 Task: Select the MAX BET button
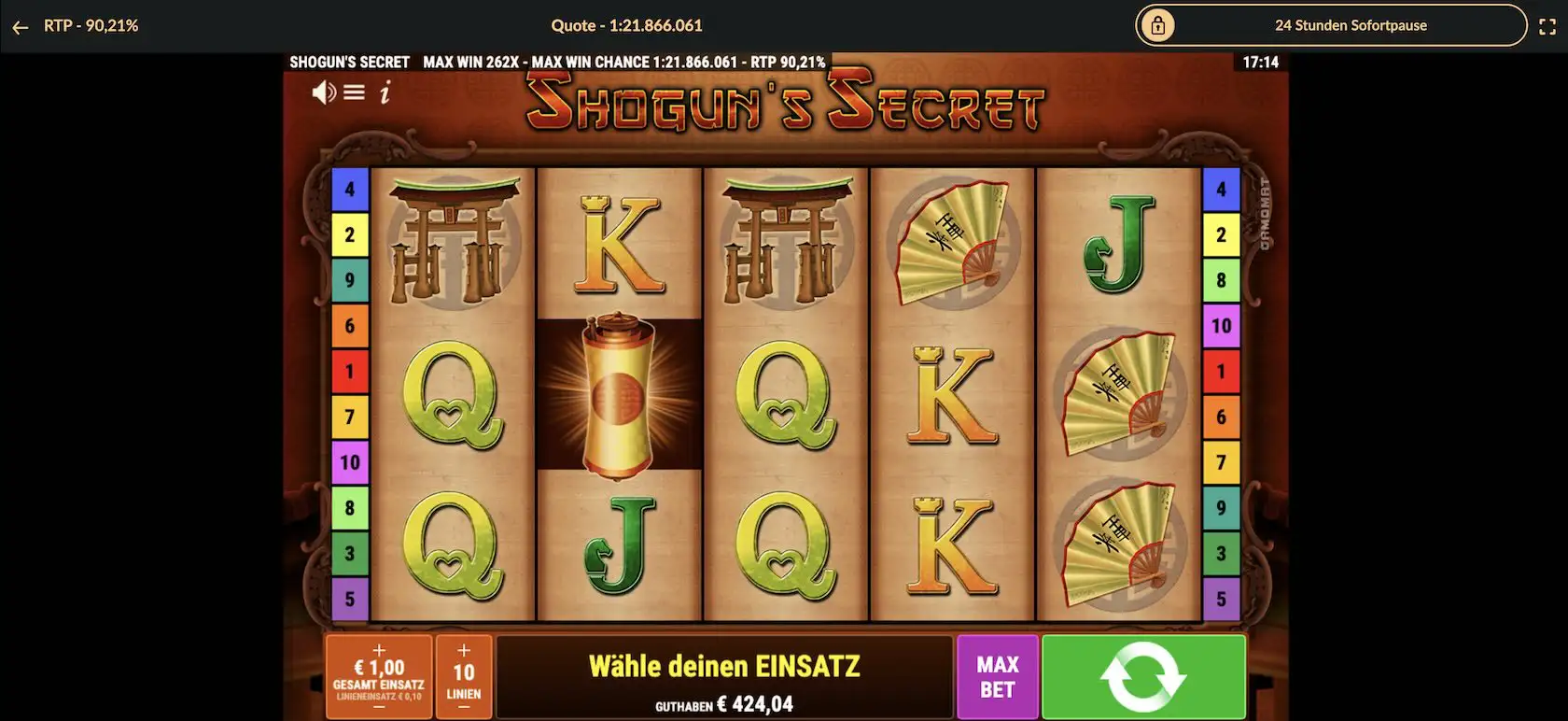coord(997,676)
